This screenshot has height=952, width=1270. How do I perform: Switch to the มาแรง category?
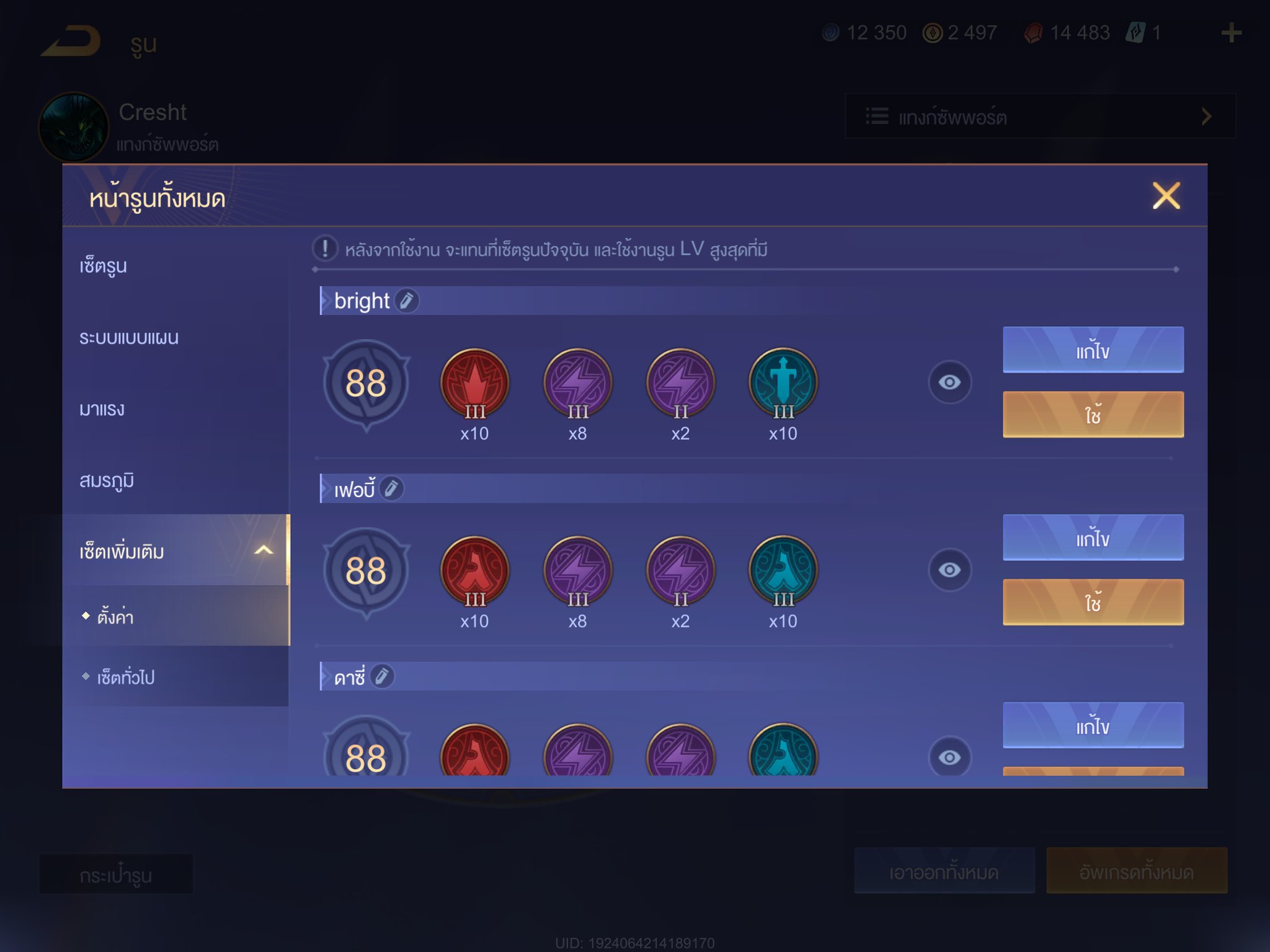(102, 409)
